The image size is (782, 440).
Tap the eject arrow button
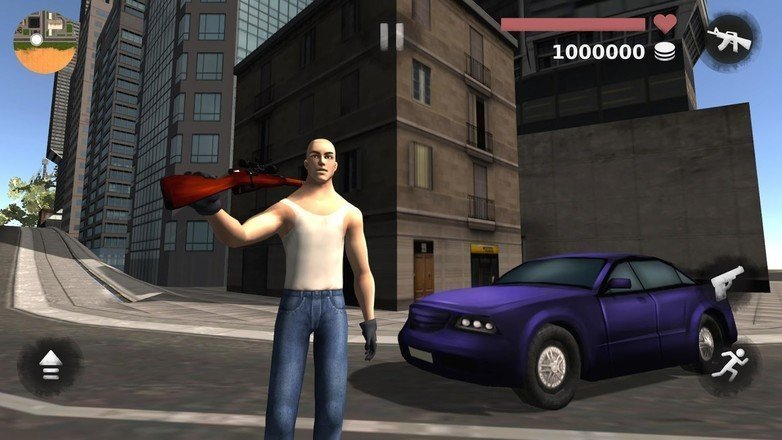coord(50,367)
